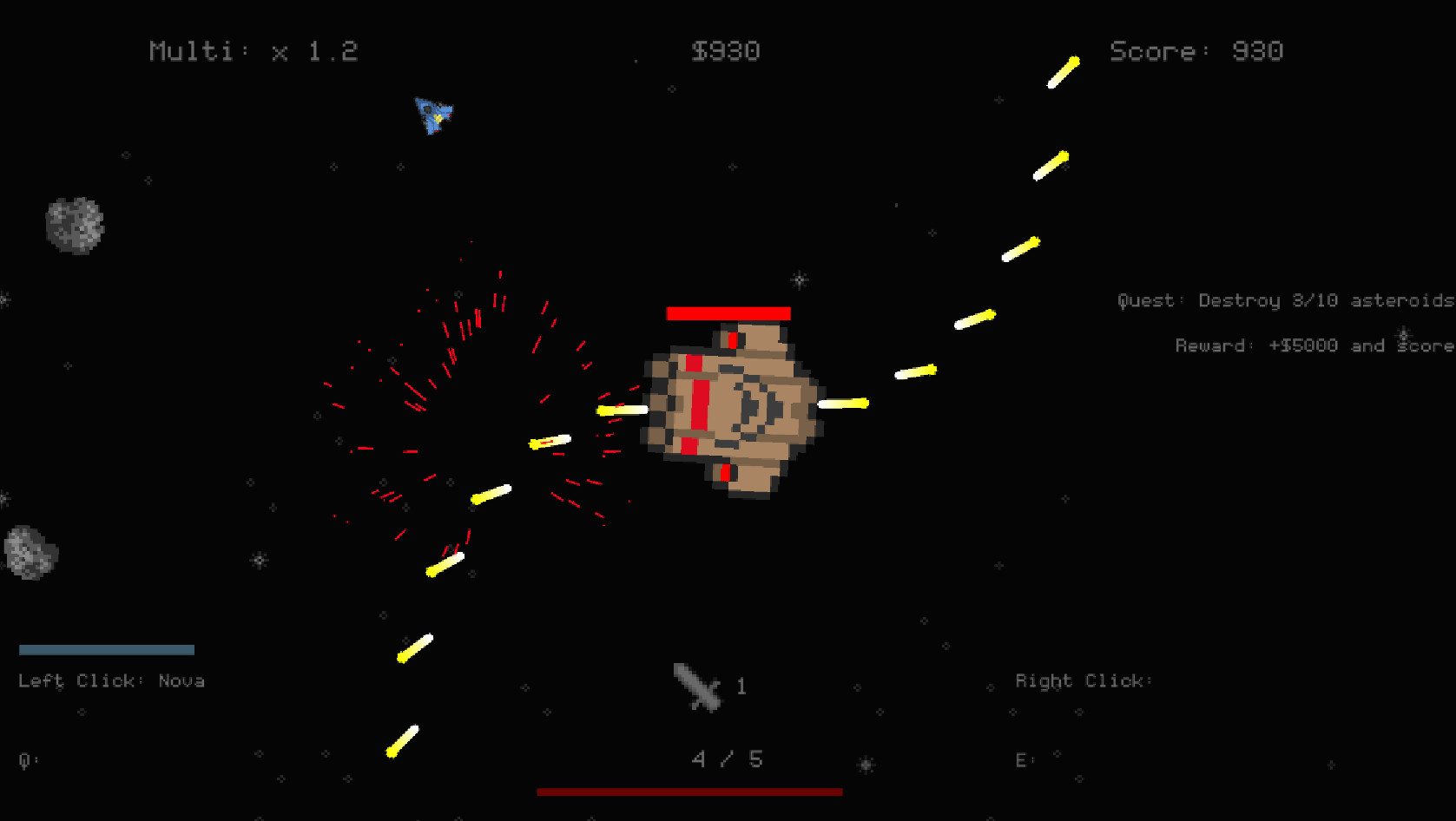Click the 4 / 5 ammo counter
Screen dimensions: 1456x821
click(727, 758)
